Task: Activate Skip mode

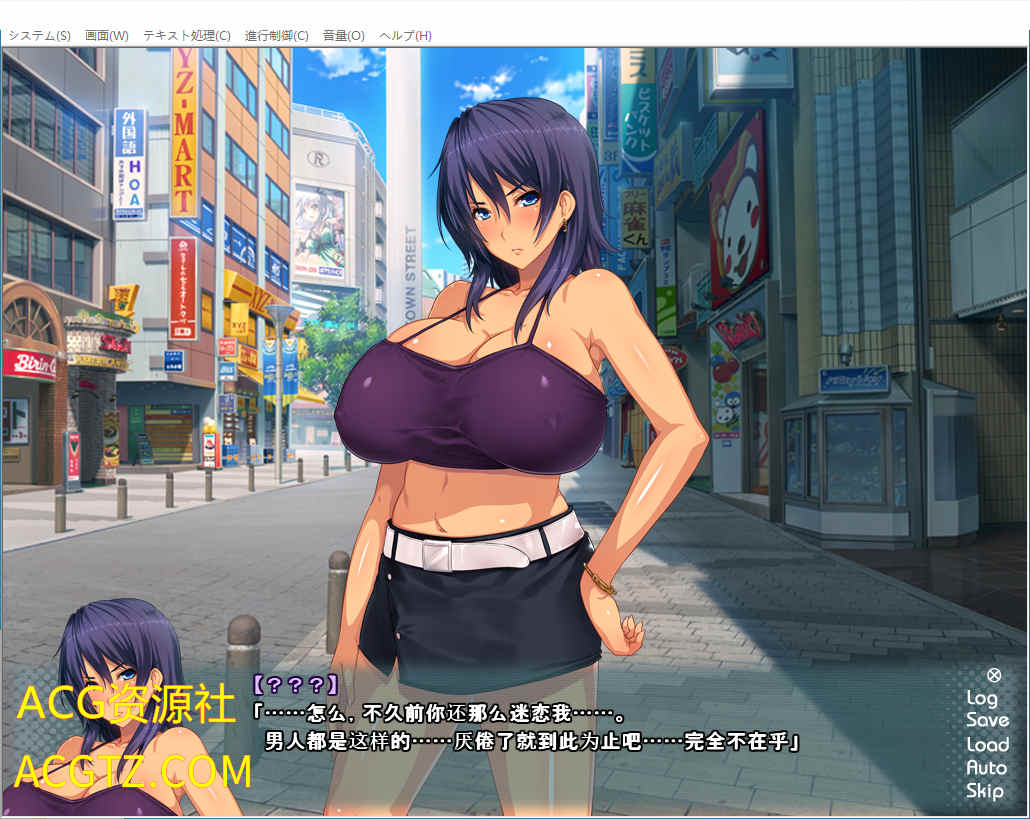Action: tap(985, 791)
